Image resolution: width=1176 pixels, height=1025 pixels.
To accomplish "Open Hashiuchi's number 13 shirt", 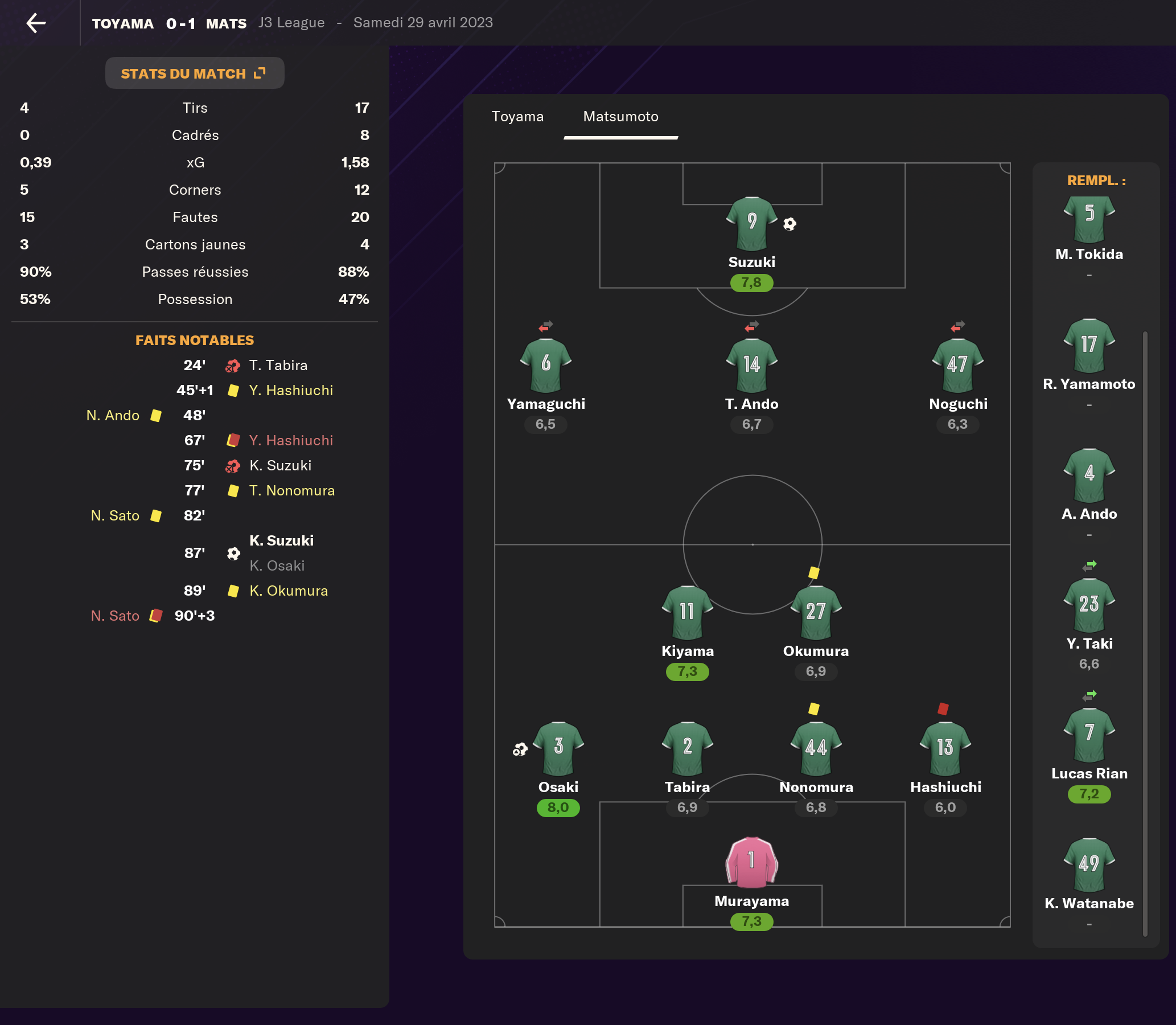I will pyautogui.click(x=945, y=749).
